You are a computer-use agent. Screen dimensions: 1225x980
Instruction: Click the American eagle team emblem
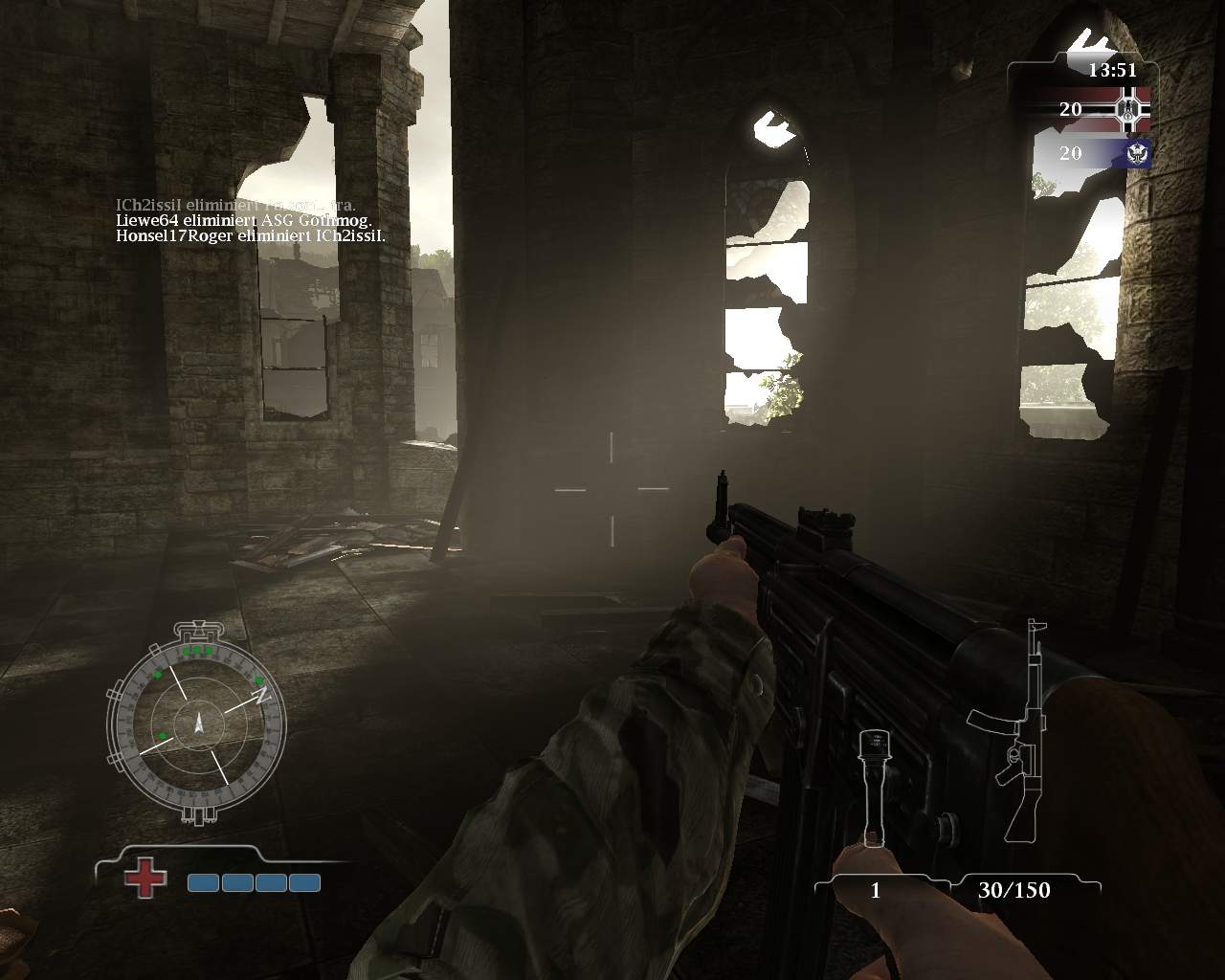1139,153
